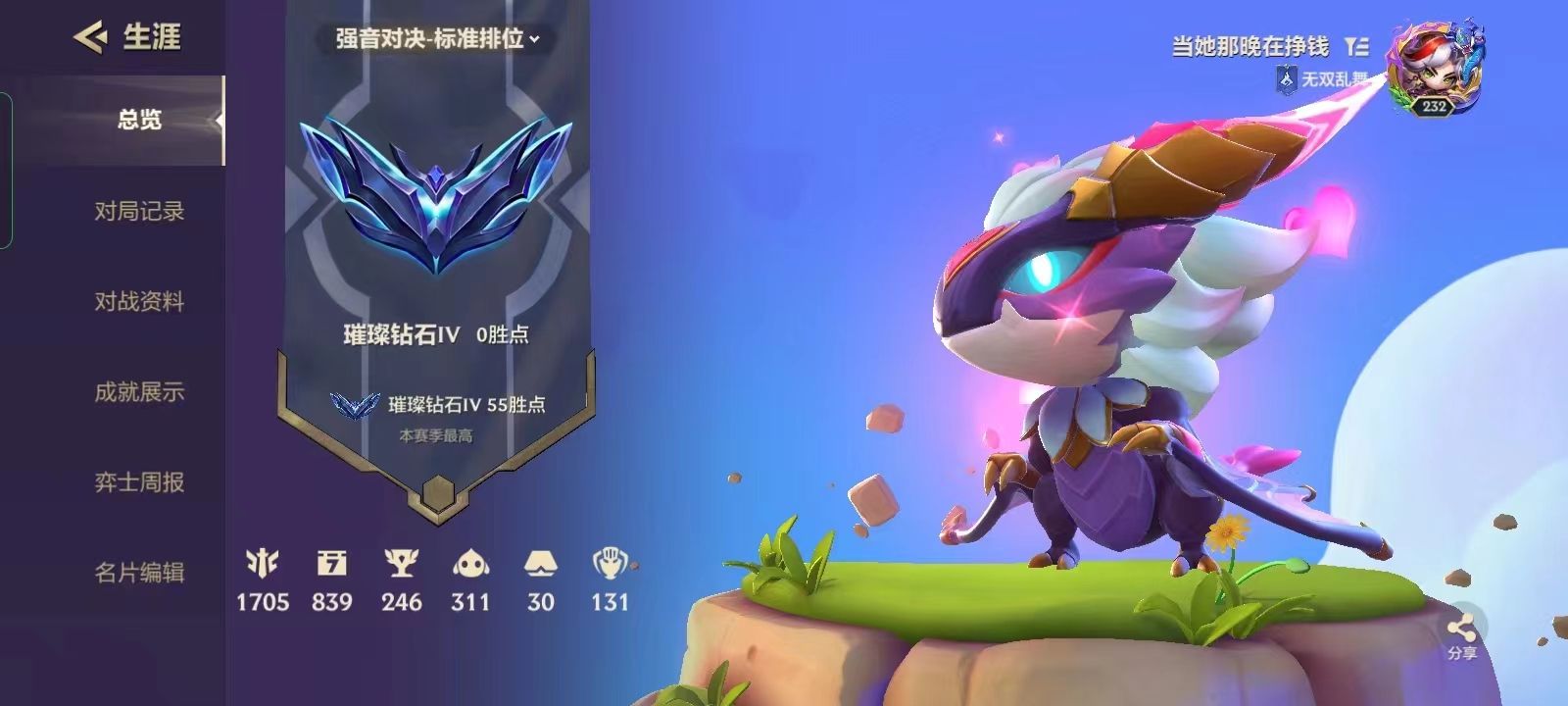Image resolution: width=1568 pixels, height=706 pixels.
Task: Select 成就展示 in the sidebar
Action: coord(143,391)
